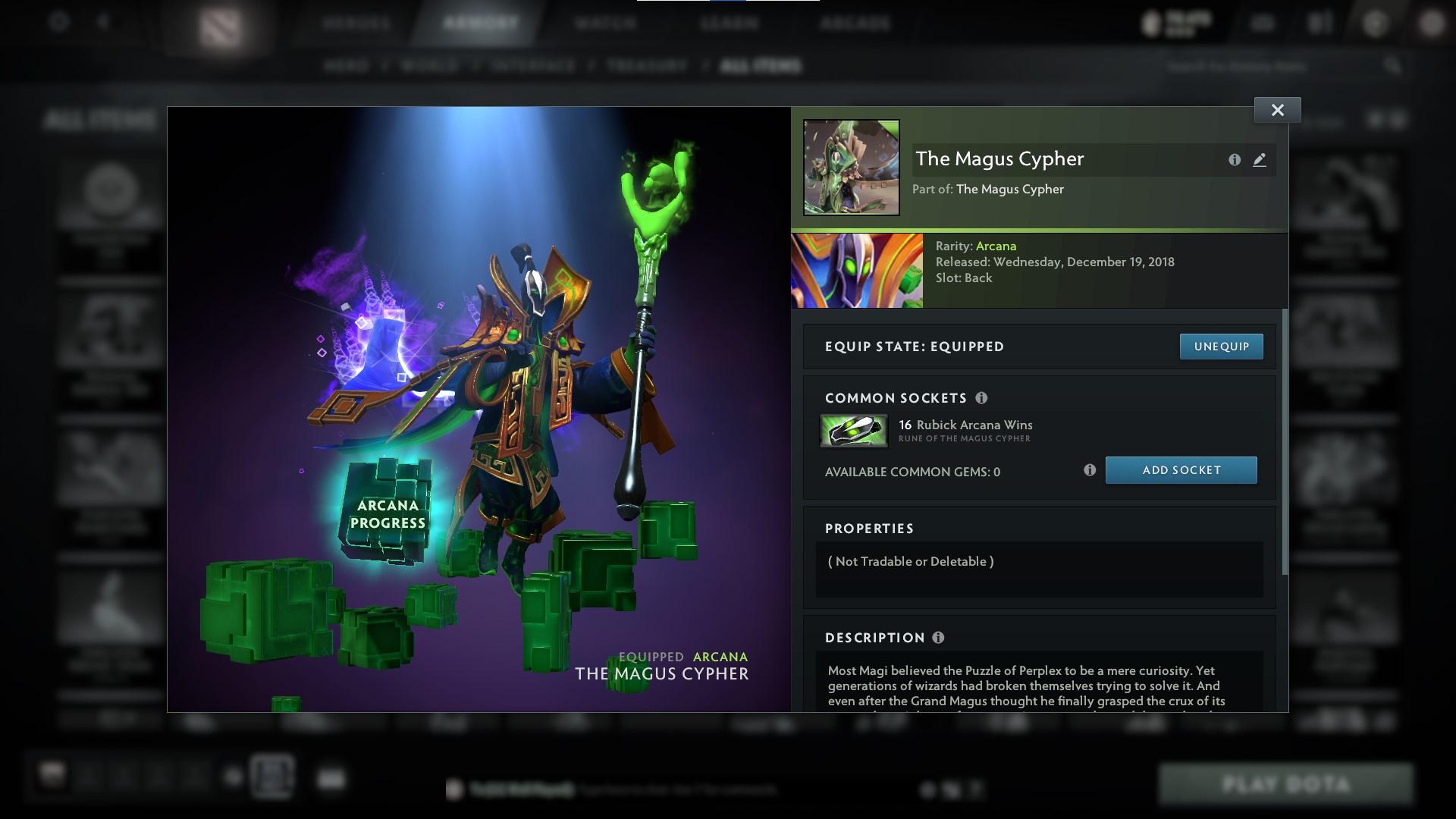Click the Rubick portrait thumbnail in the detail panel
Screen dimensions: 1456x819
tap(856, 270)
